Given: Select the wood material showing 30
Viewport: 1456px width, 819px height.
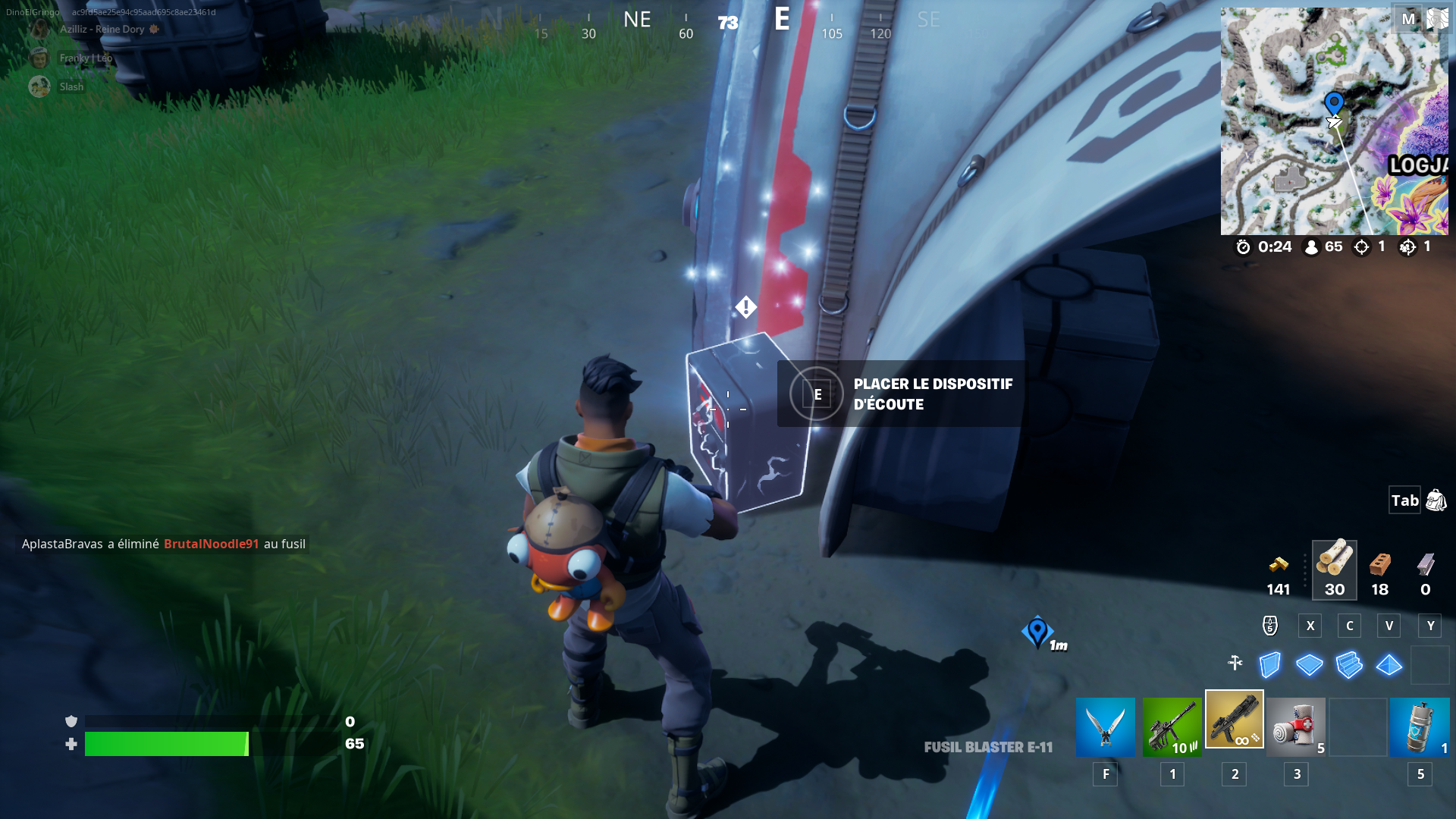Looking at the screenshot, I should pyautogui.click(x=1335, y=567).
